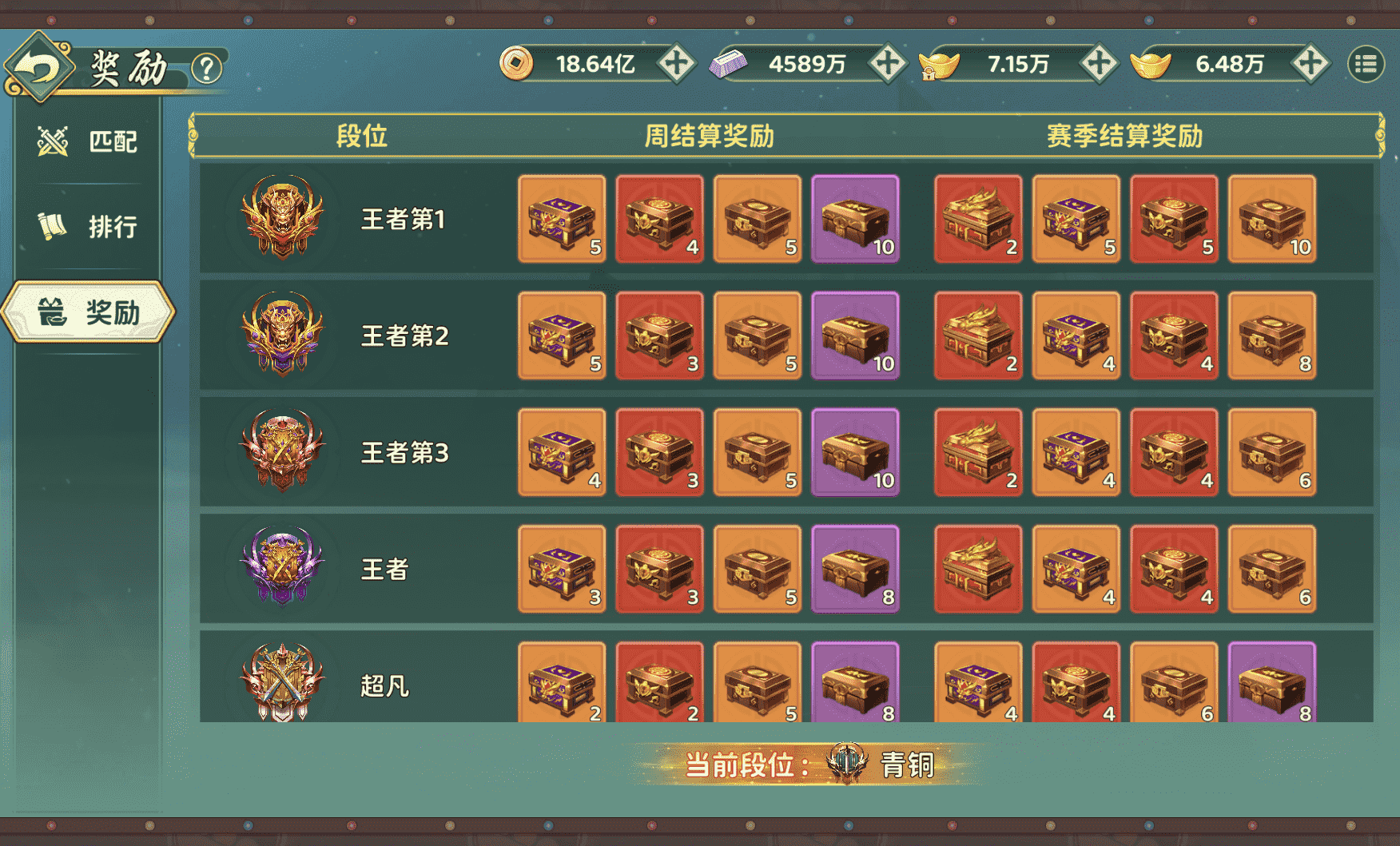
Task: Click the copper coin currency icon
Action: tap(519, 63)
